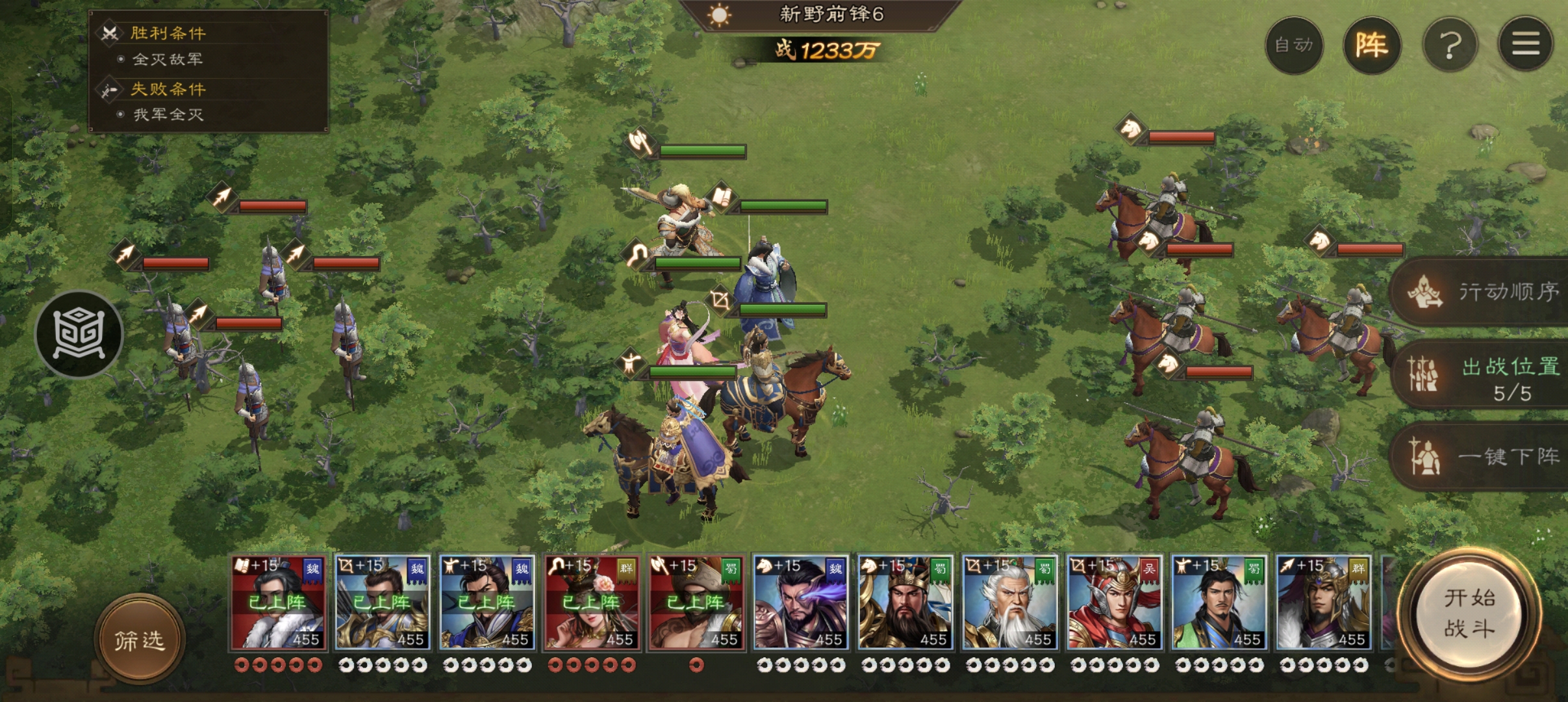Select the deployed flower-haired lady card

(591, 603)
